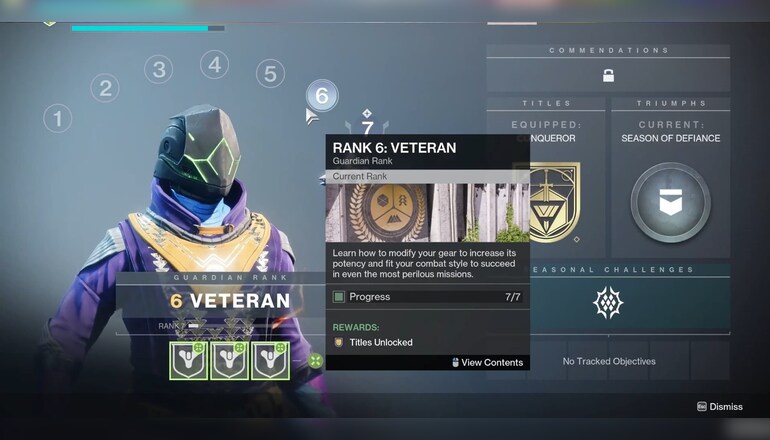770x440 pixels.
Task: Open Season of Defiance triumphs seal
Action: [670, 202]
